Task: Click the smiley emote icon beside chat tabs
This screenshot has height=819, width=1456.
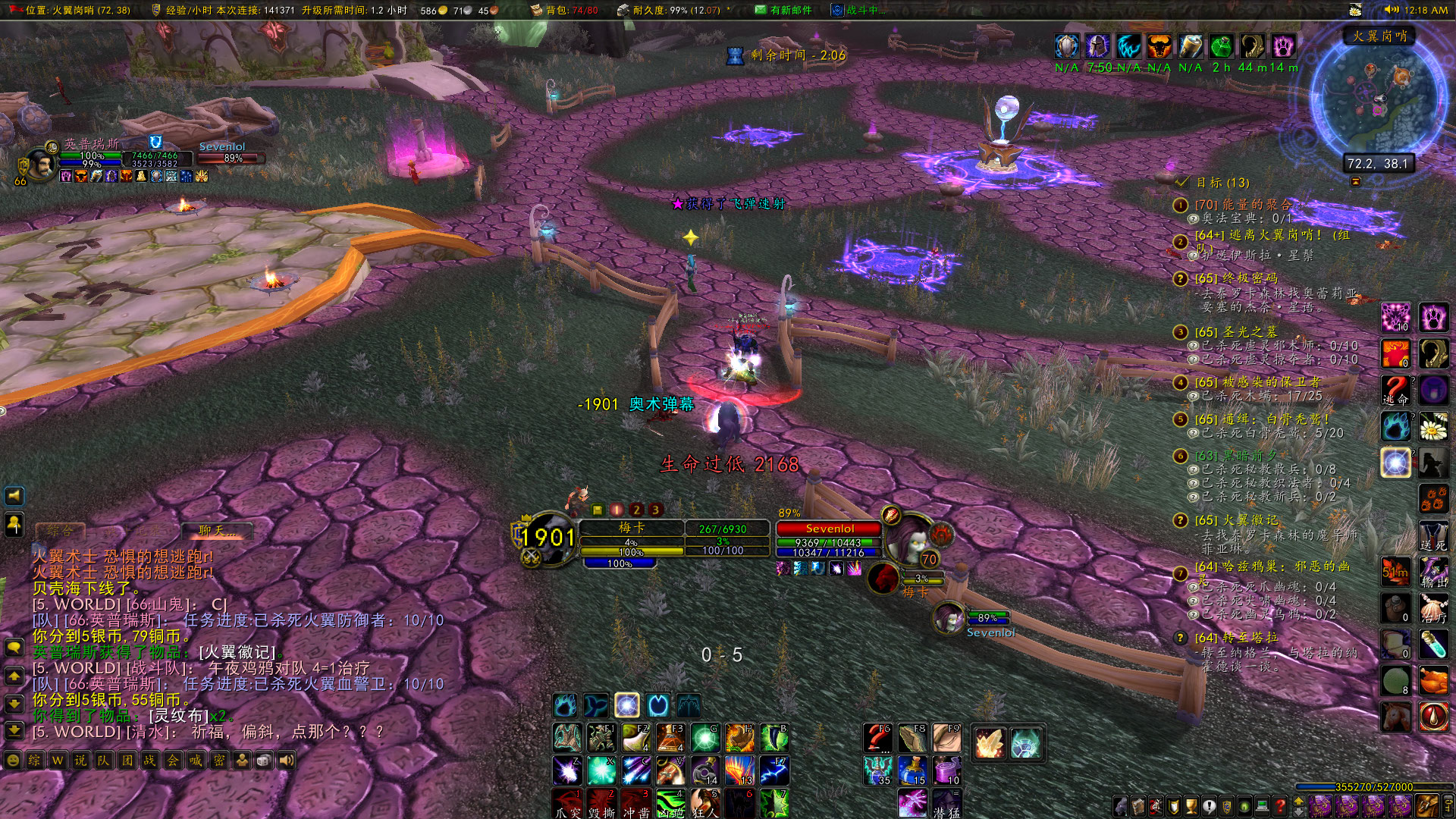Action: [x=13, y=759]
